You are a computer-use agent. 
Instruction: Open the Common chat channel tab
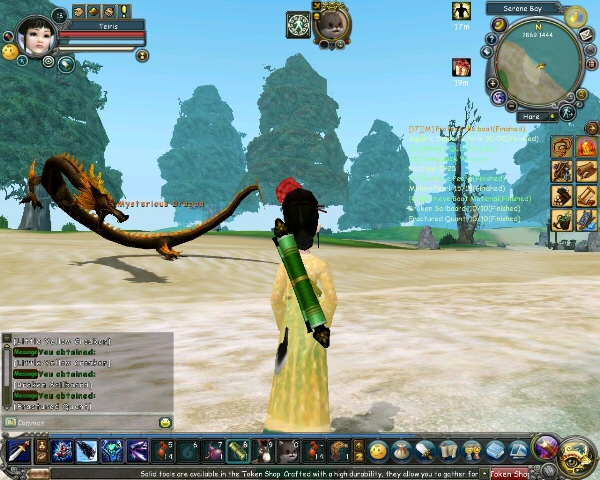(x=30, y=423)
